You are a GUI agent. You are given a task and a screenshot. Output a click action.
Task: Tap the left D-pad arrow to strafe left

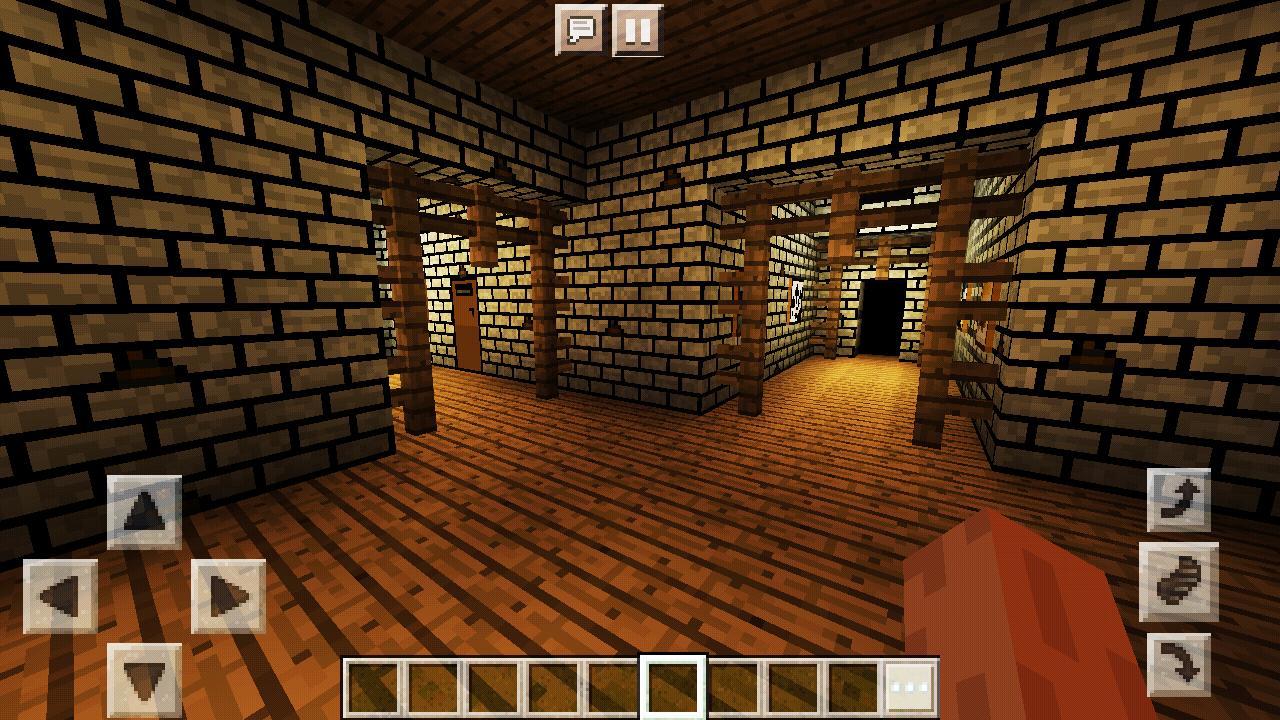[60, 595]
